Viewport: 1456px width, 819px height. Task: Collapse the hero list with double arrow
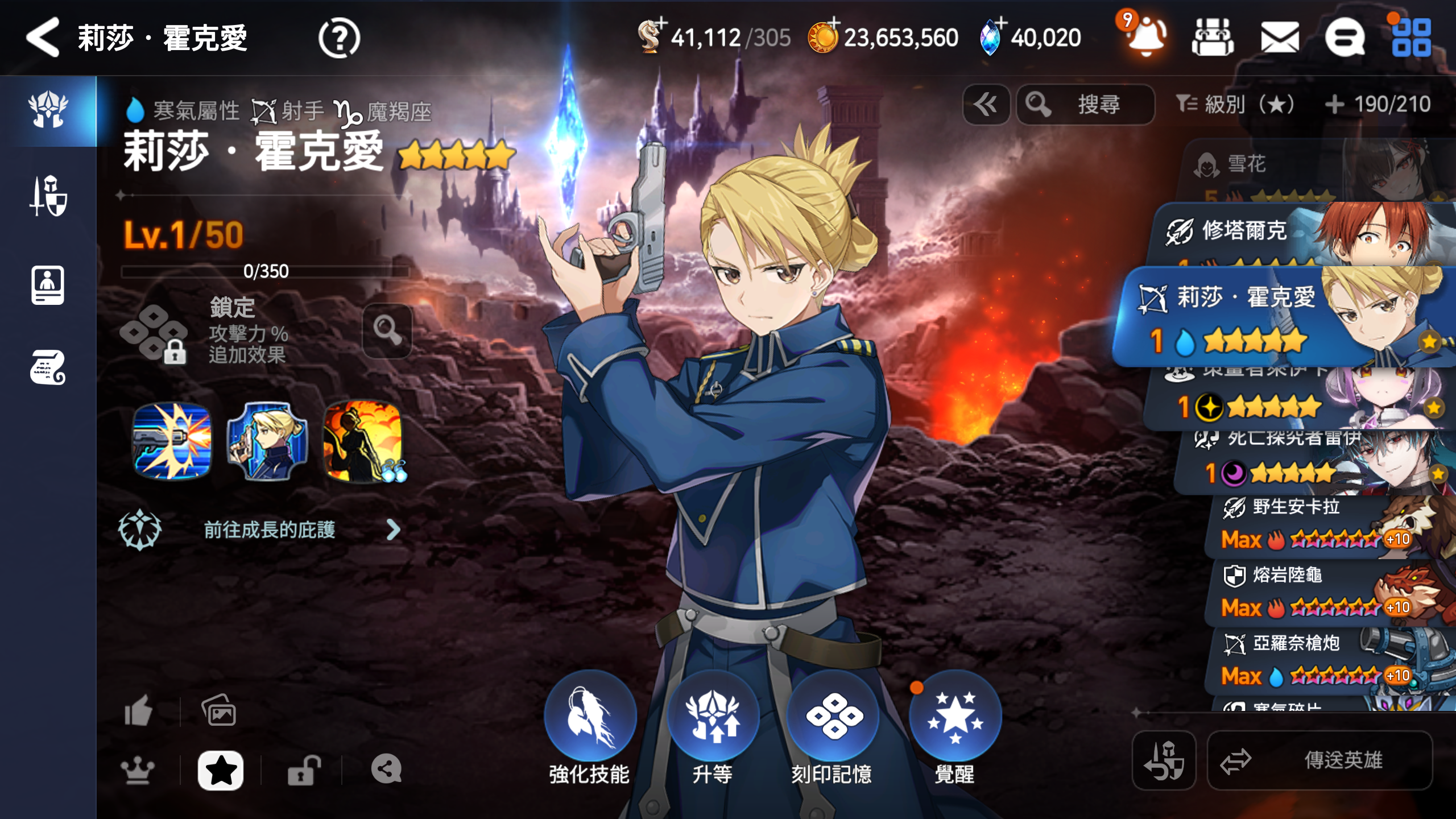pyautogui.click(x=986, y=105)
